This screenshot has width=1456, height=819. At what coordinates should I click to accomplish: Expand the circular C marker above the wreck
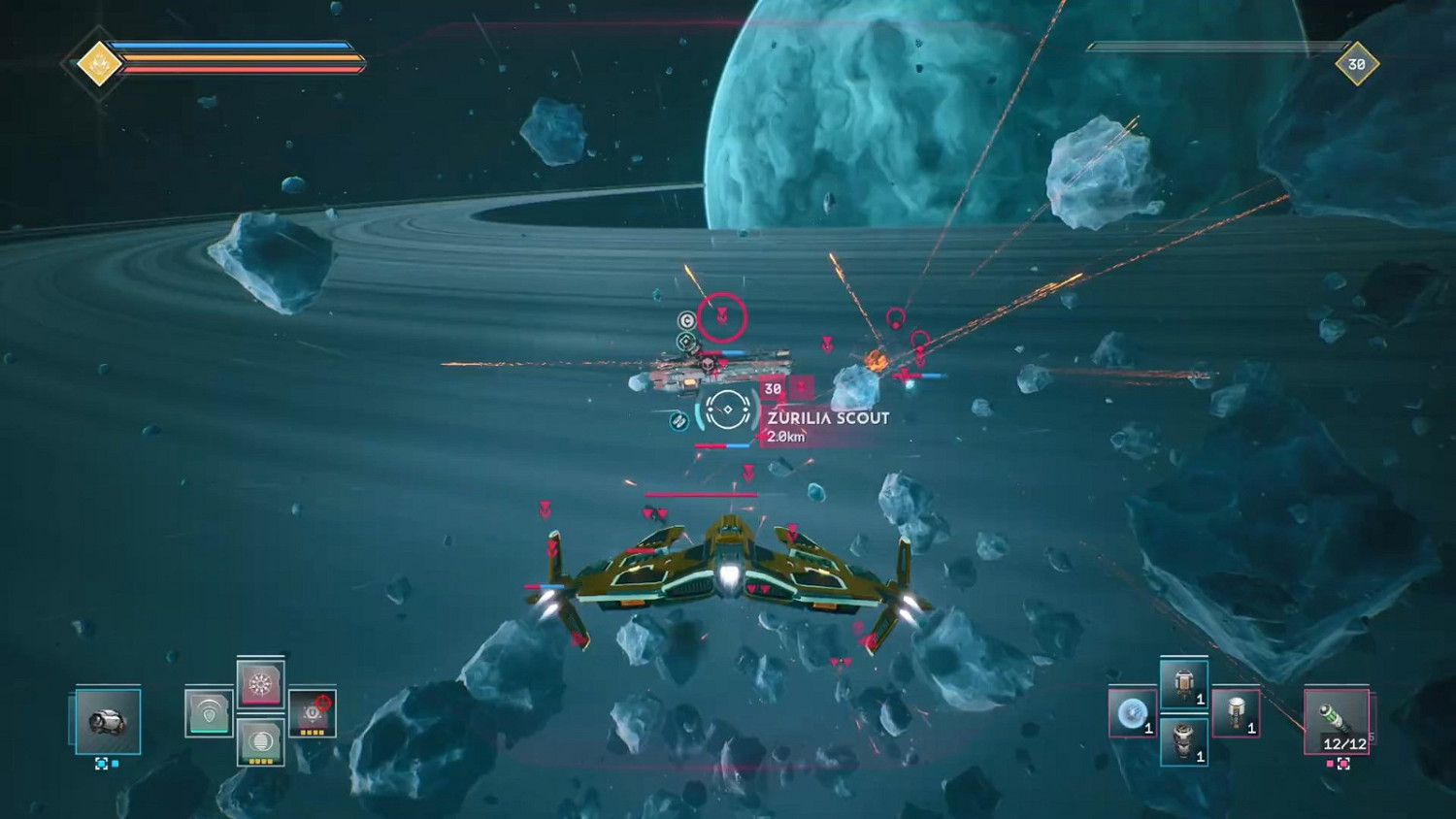(x=686, y=321)
